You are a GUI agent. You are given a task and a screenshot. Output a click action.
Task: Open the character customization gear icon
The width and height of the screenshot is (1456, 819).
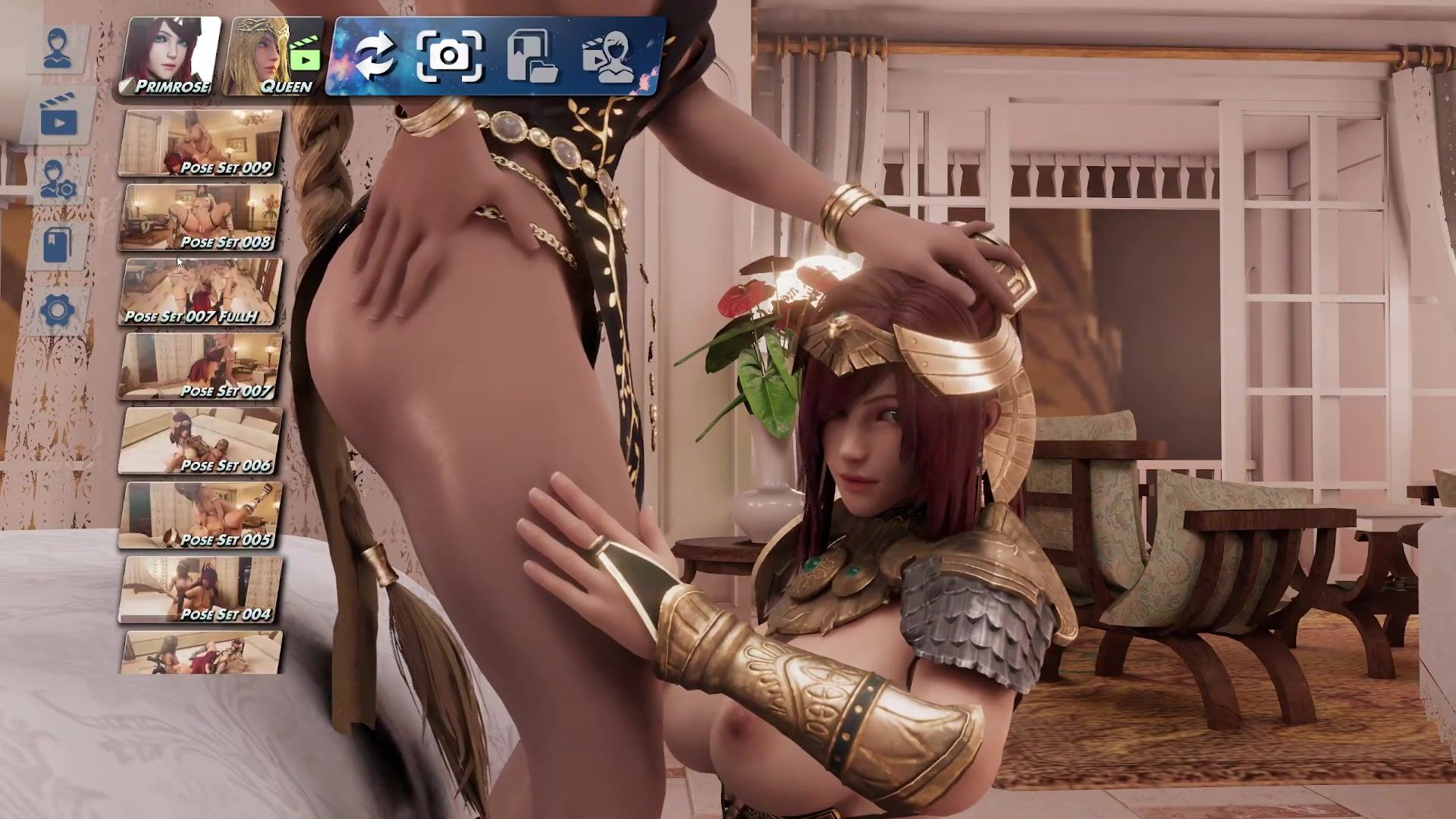58,180
